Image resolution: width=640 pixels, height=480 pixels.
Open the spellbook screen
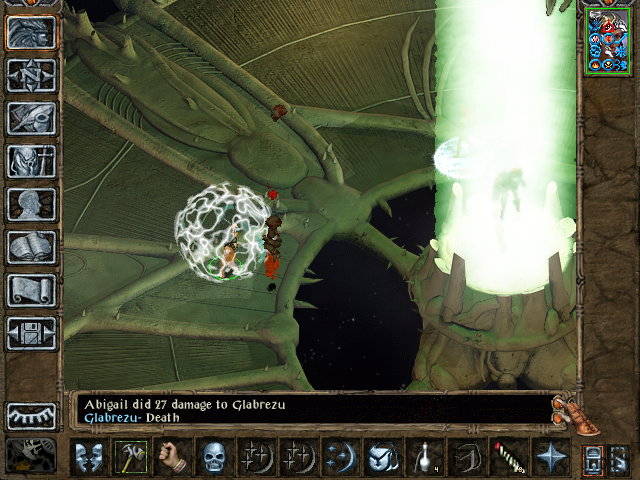coord(31,247)
